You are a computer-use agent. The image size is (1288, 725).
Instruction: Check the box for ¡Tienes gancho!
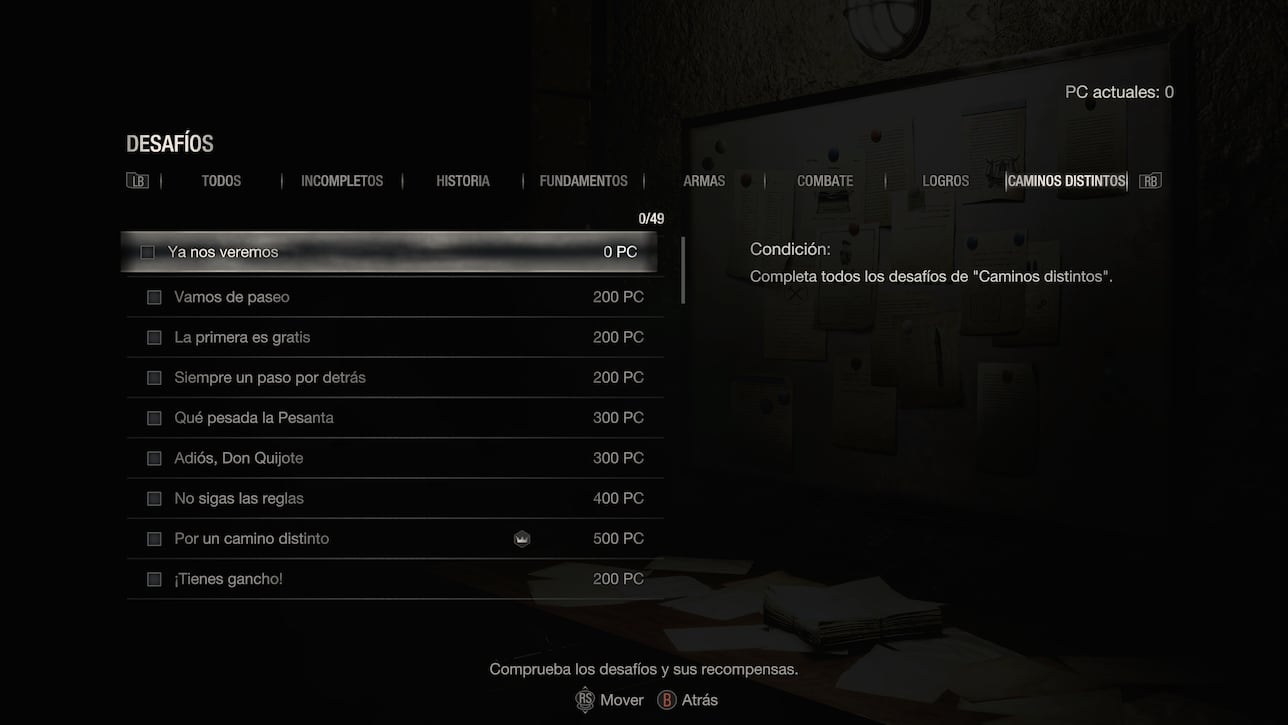[x=154, y=578]
